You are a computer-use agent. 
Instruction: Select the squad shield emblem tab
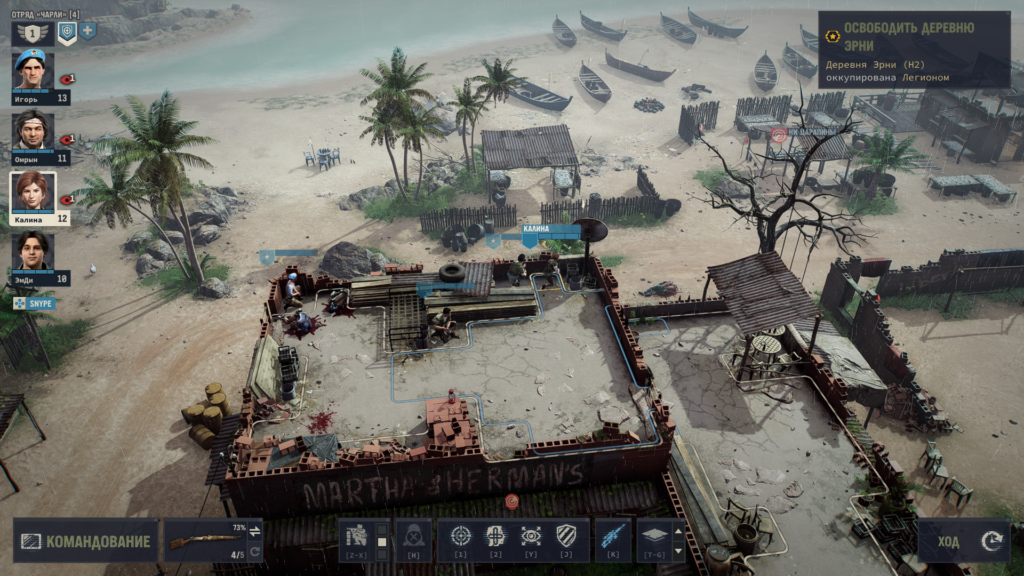tap(67, 32)
